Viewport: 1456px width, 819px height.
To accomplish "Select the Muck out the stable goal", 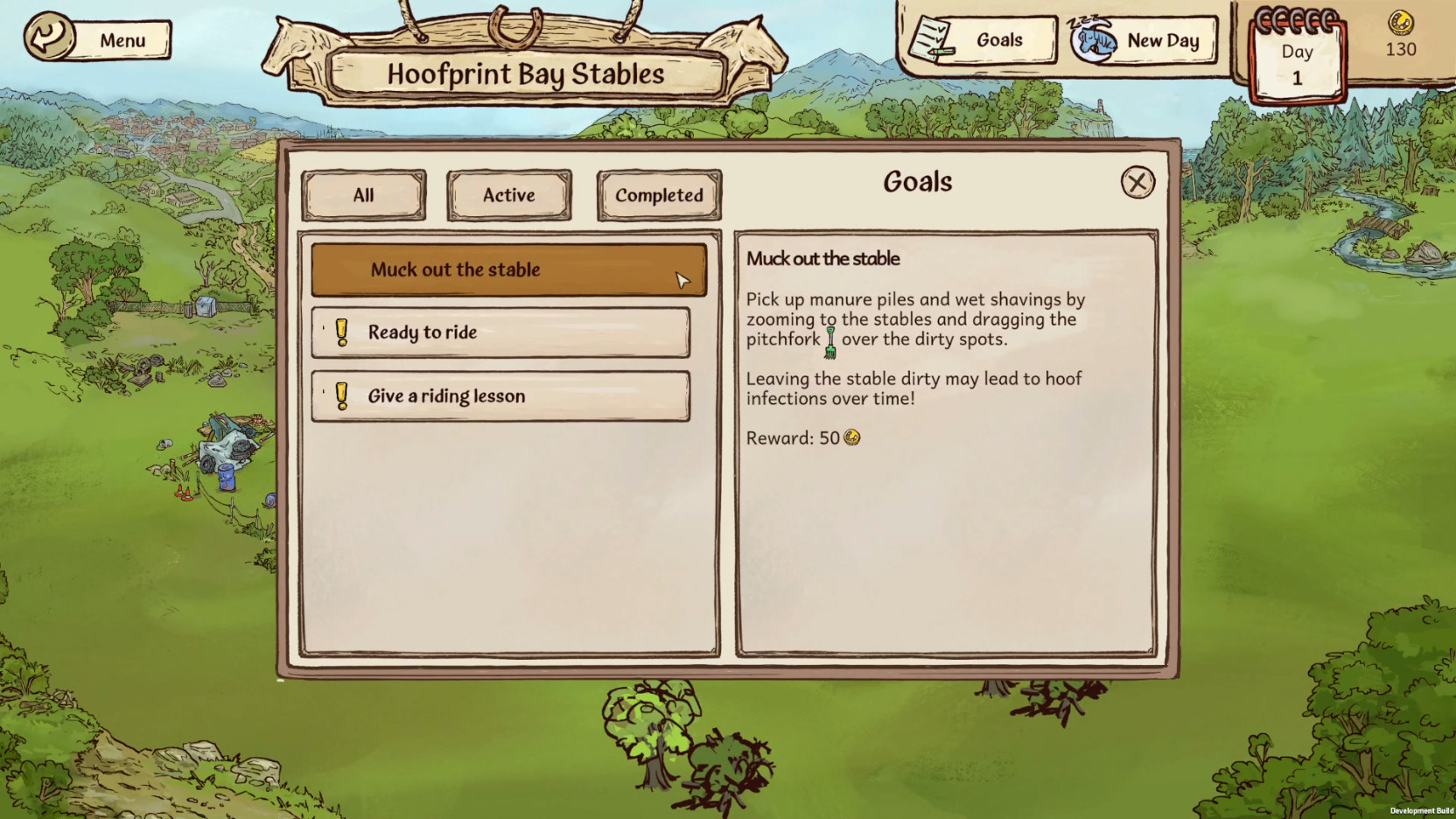I will point(508,270).
